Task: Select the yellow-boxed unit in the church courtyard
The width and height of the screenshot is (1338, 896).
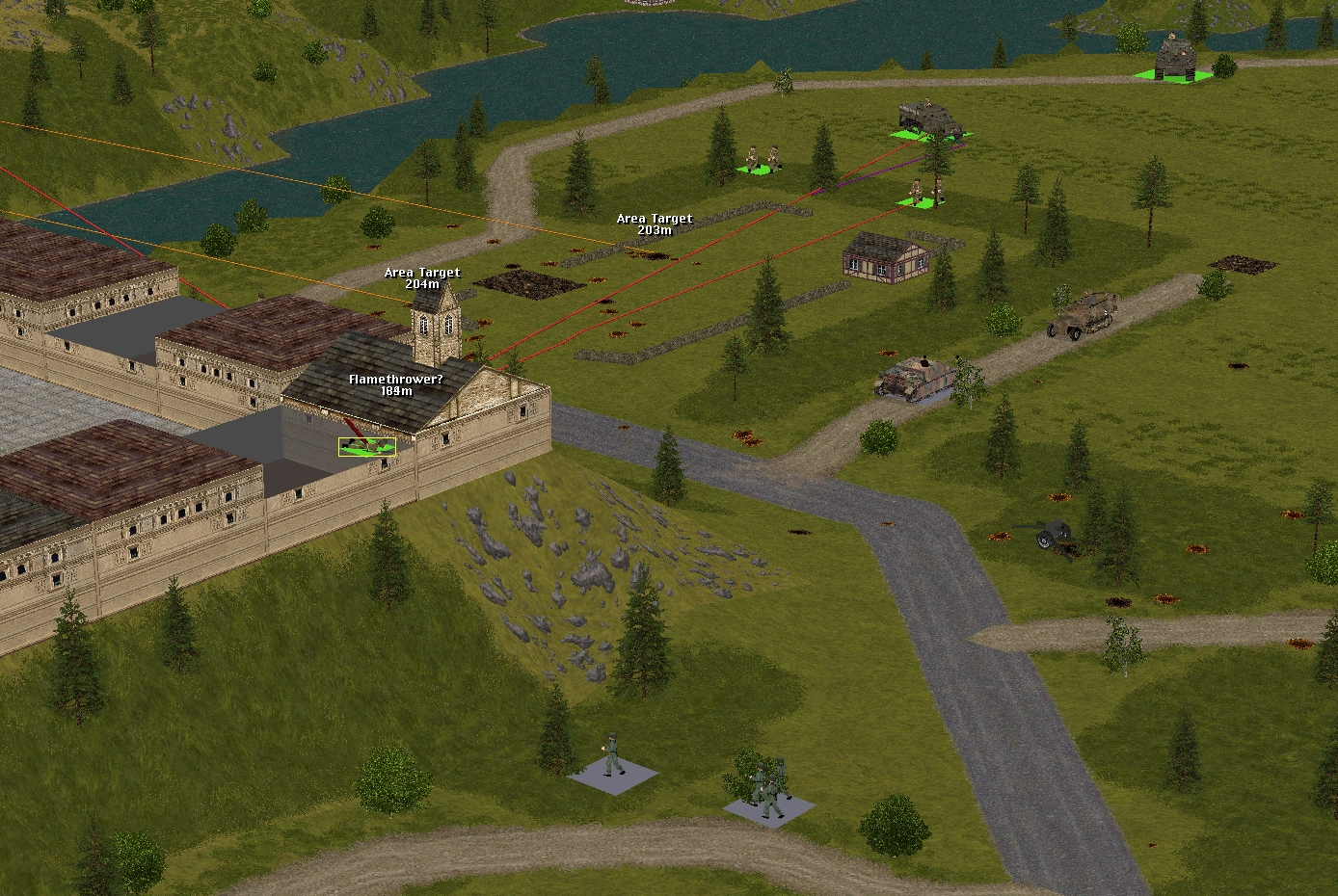Action: [x=366, y=446]
